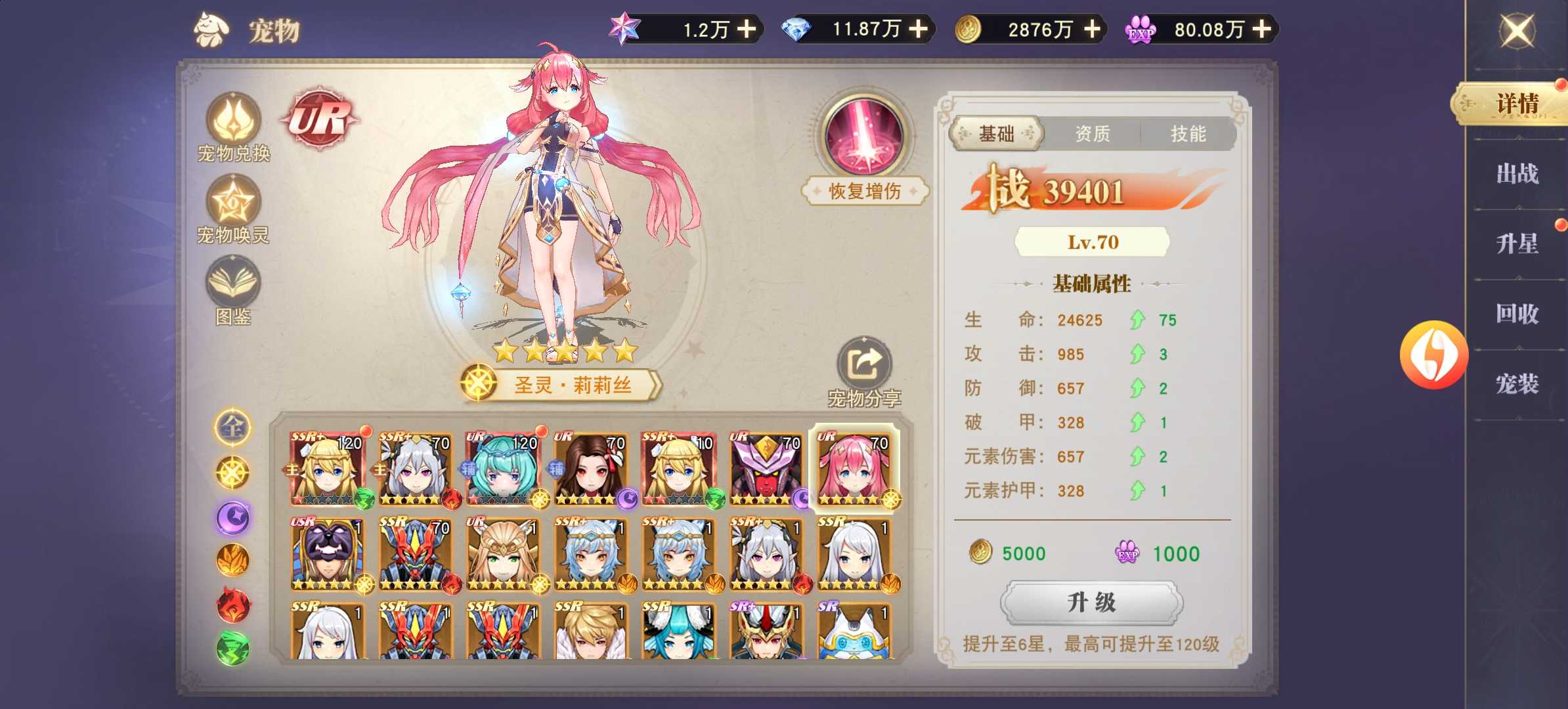
Task: Filter pets by the green element orb
Action: click(x=232, y=647)
